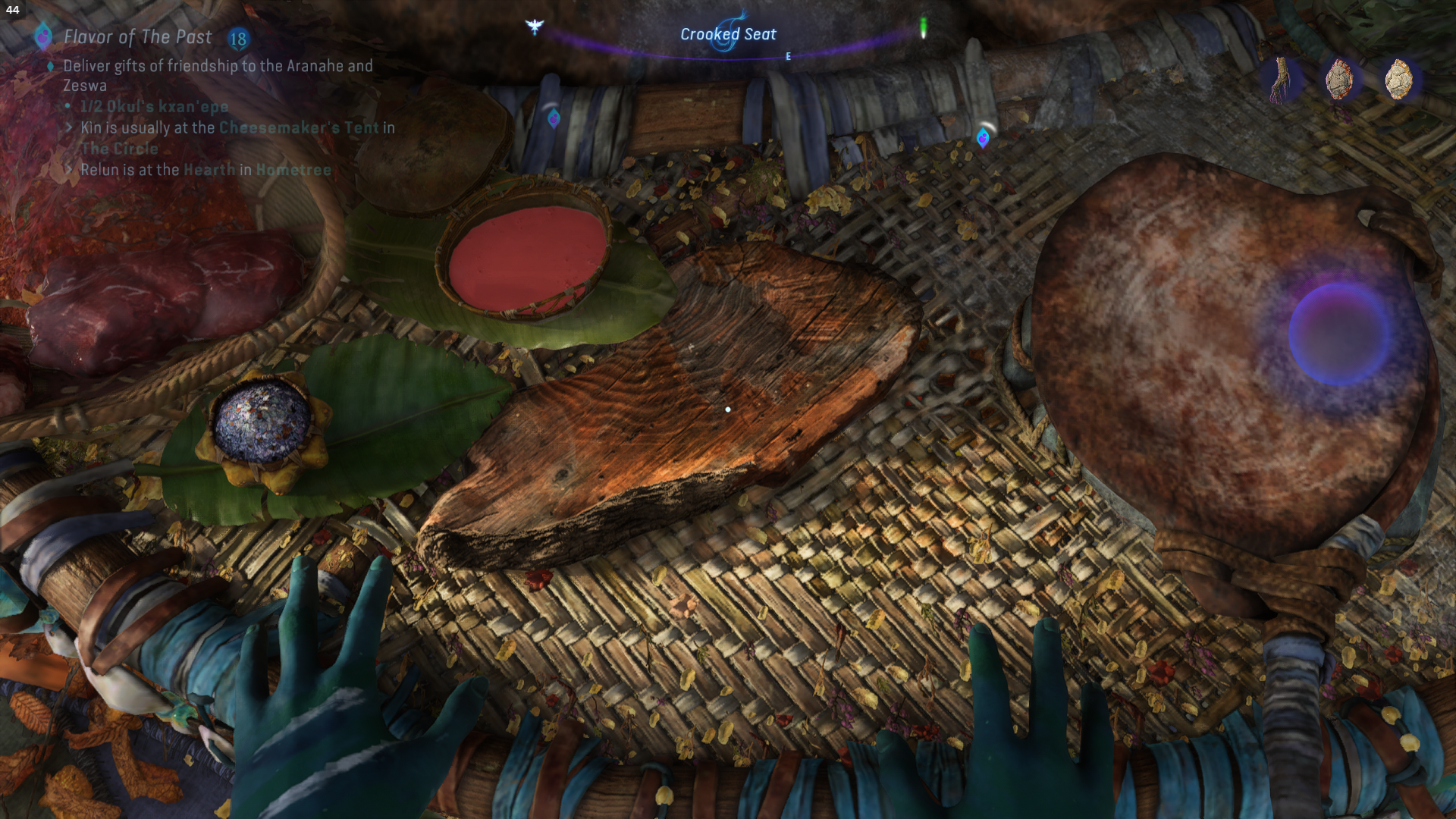Screen dimensions: 1456x819
Task: Click the root ingredient icon
Action: click(1282, 79)
